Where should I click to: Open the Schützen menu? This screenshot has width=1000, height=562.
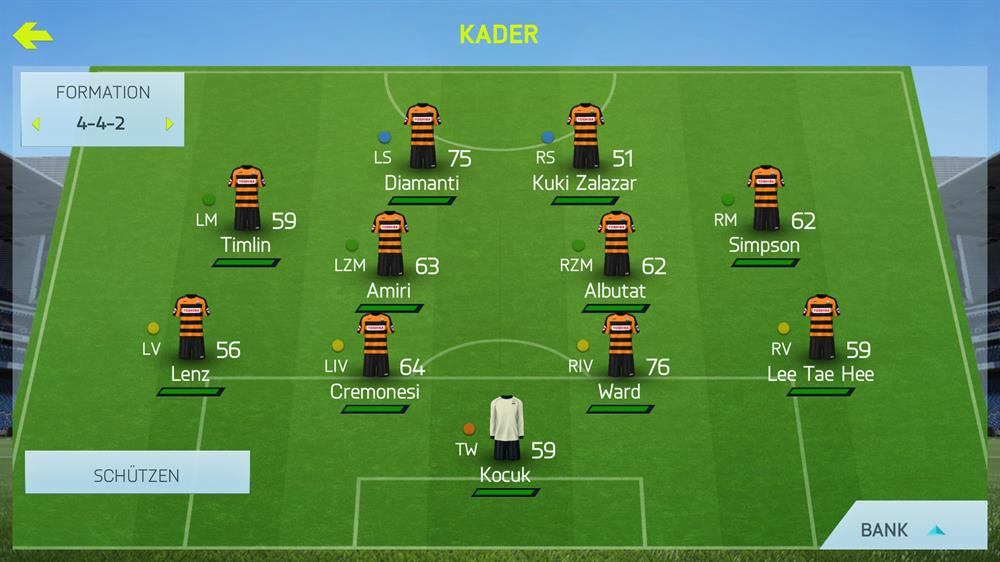click(x=137, y=475)
